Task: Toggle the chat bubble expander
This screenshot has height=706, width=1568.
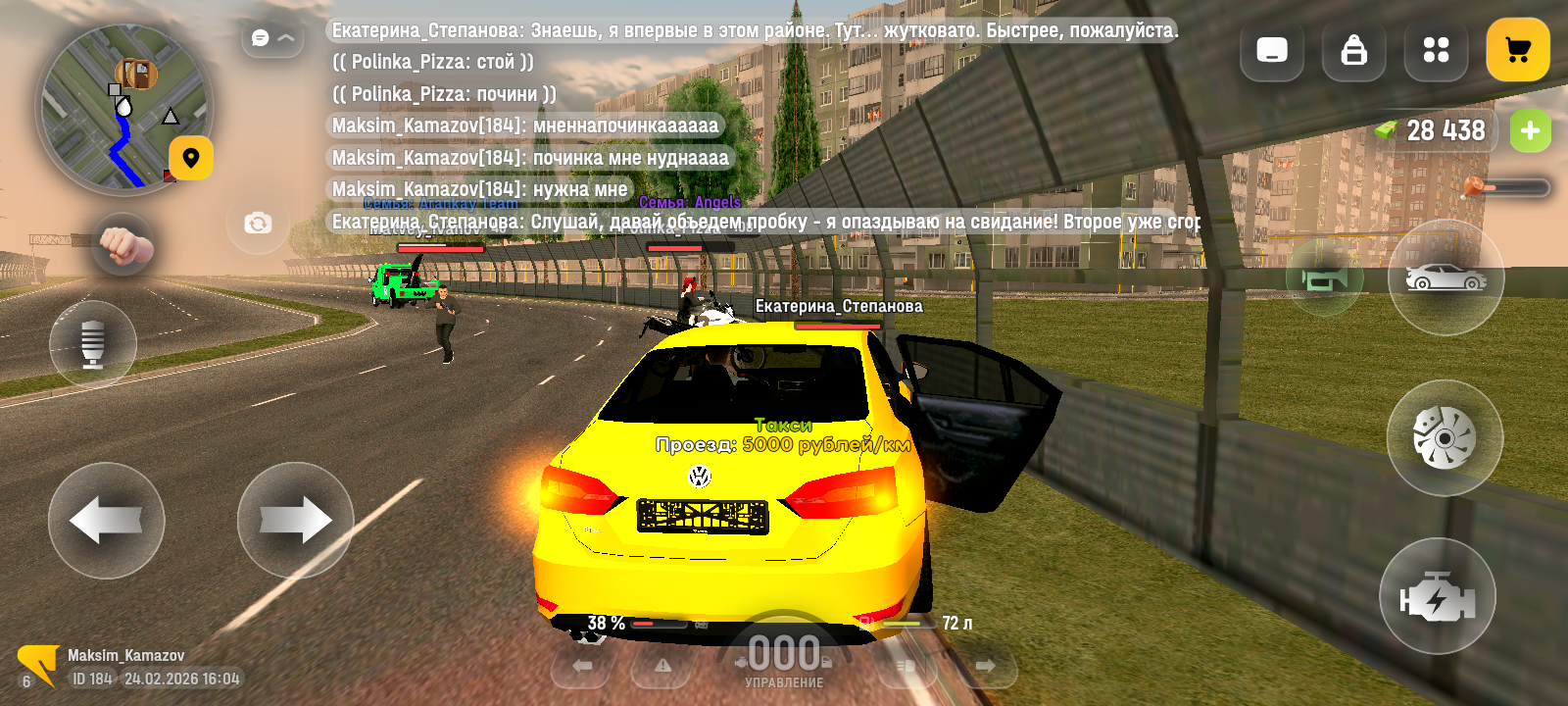Action: (x=272, y=38)
